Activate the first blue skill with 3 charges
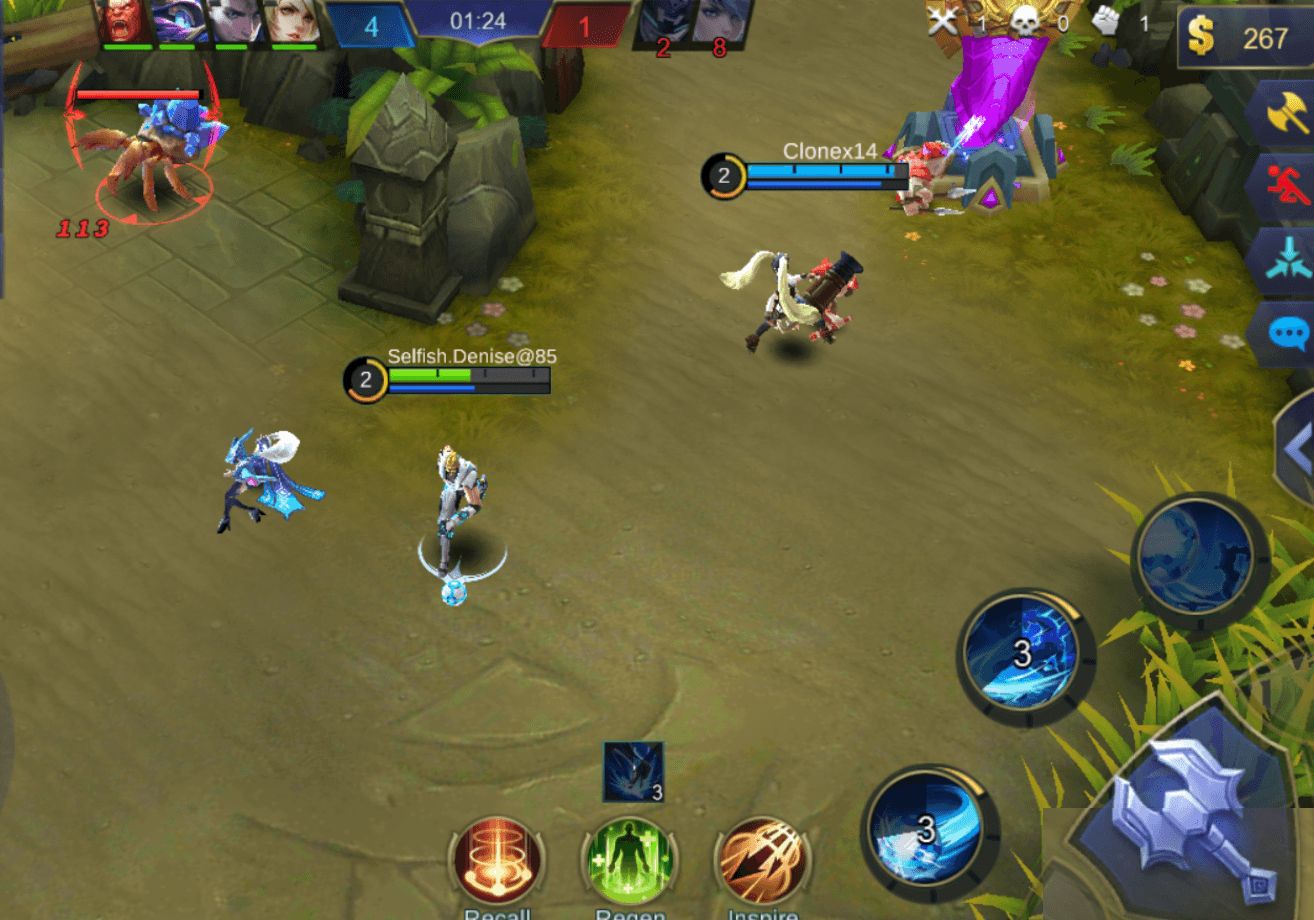 (x=1024, y=655)
